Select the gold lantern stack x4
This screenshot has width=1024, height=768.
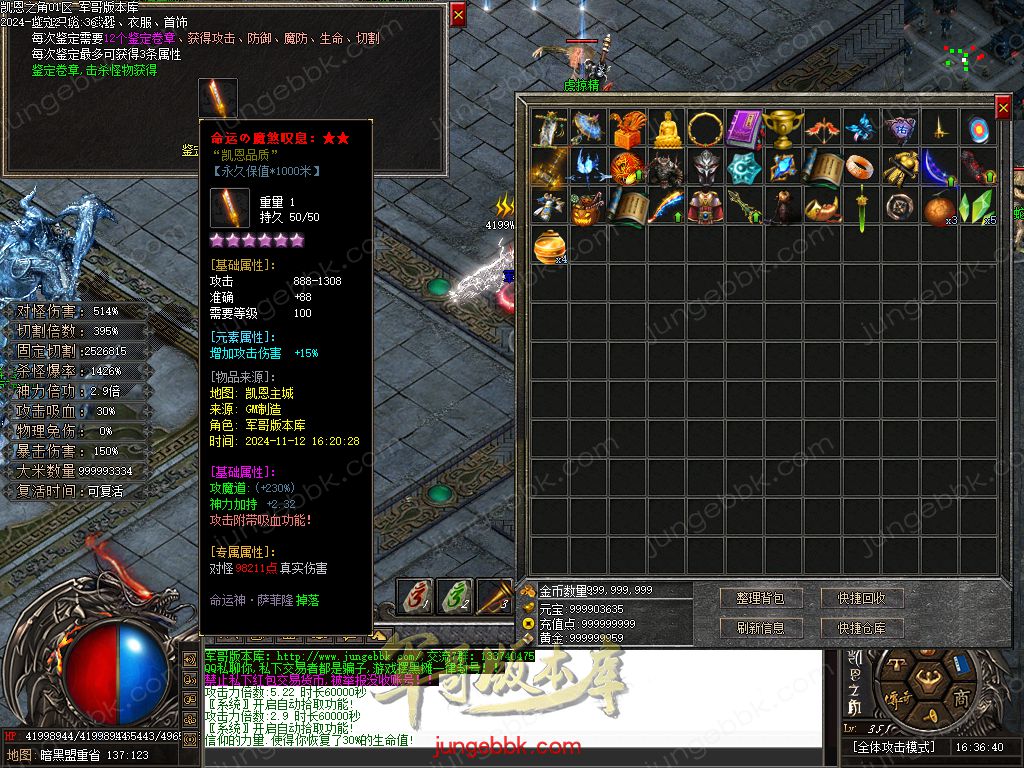tap(550, 246)
